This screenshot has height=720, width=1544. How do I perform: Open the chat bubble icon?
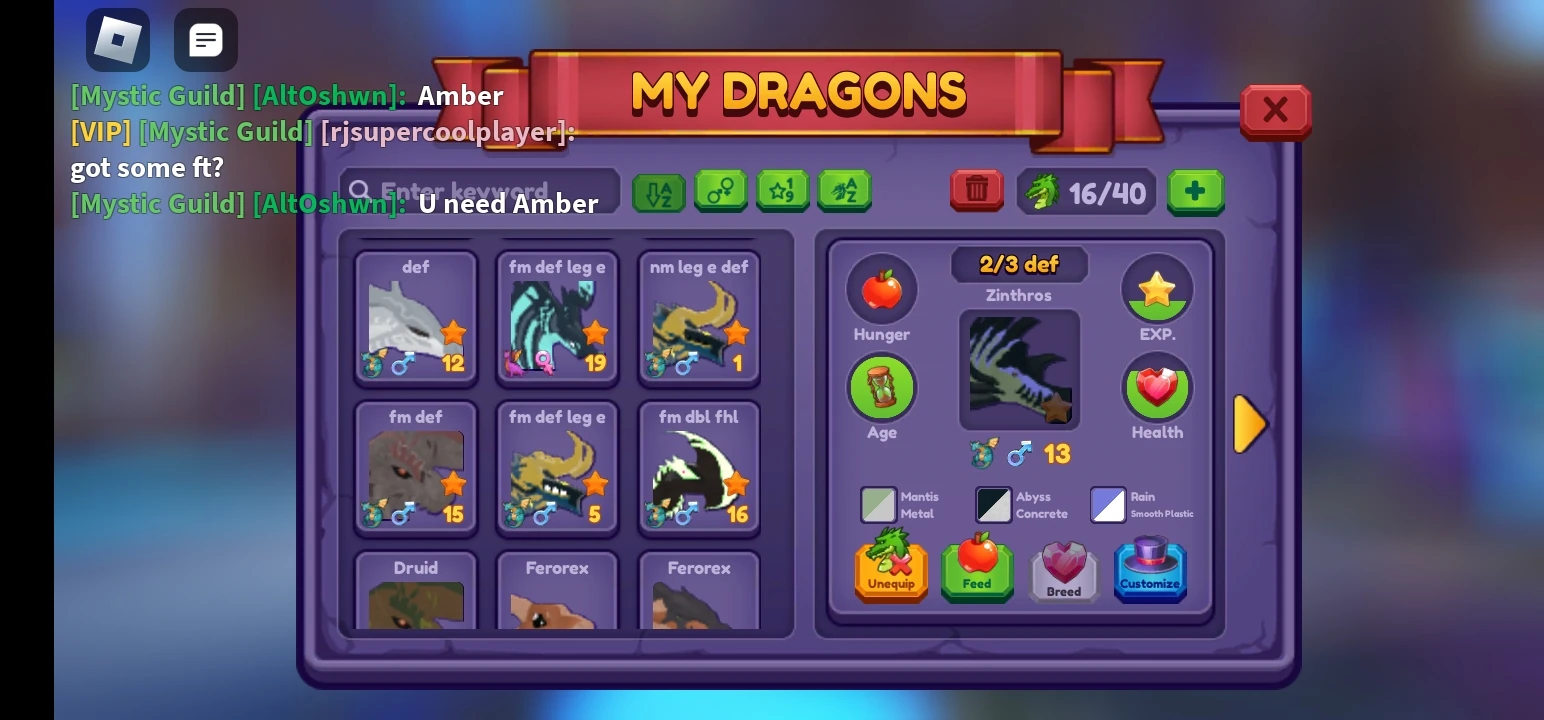point(205,40)
